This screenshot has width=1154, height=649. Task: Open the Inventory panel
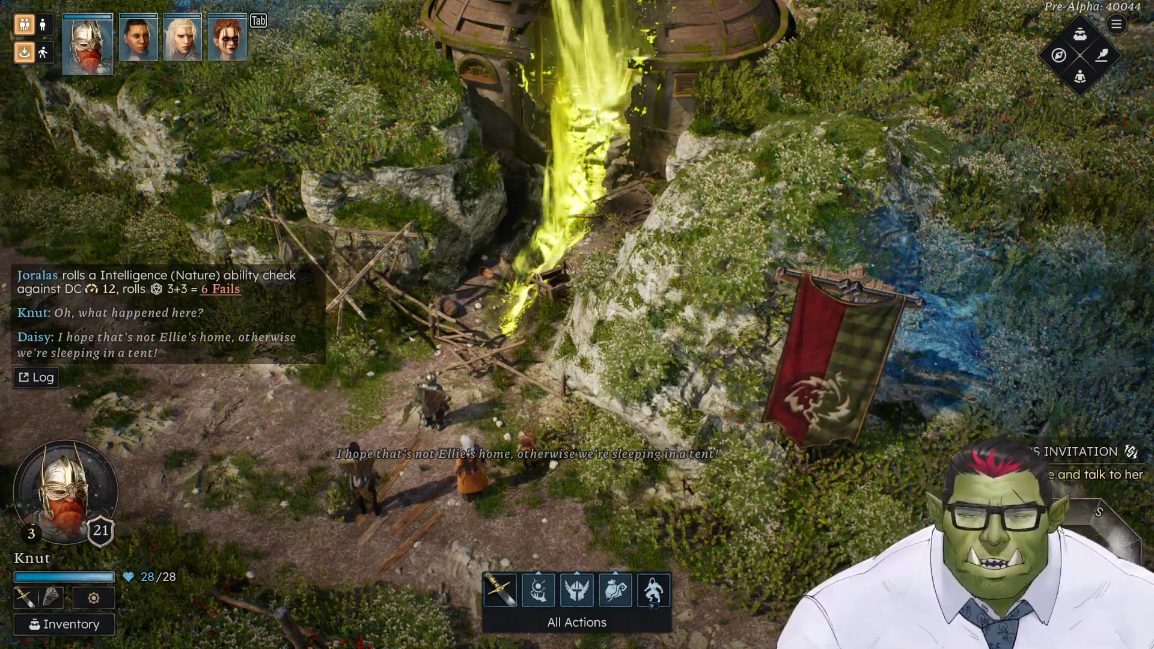click(64, 624)
